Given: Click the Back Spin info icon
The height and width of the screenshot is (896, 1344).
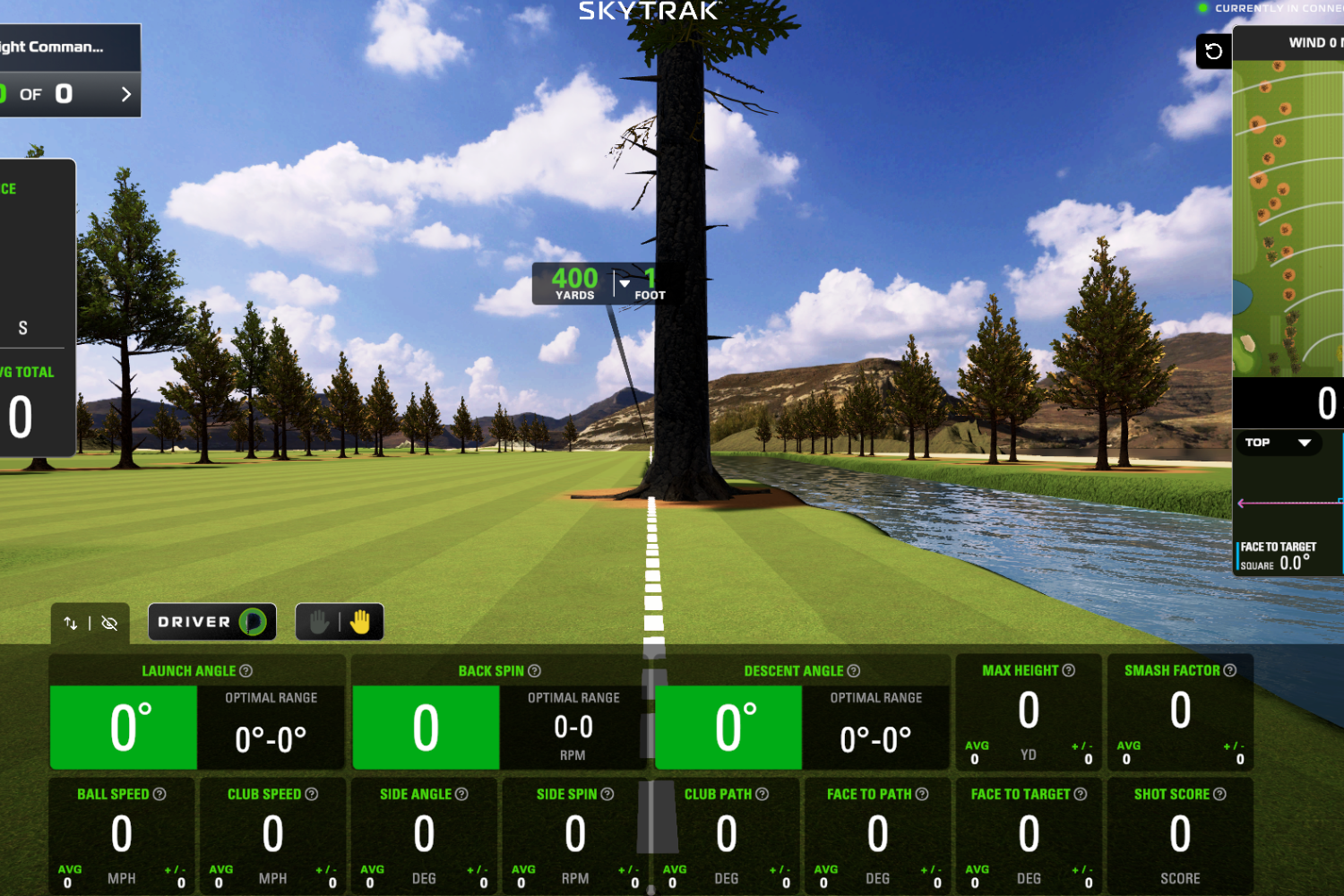Looking at the screenshot, I should click(x=533, y=670).
